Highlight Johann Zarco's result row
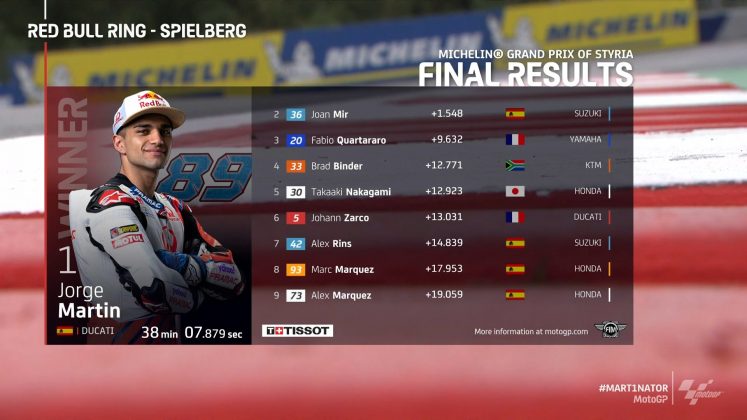 click(440, 217)
